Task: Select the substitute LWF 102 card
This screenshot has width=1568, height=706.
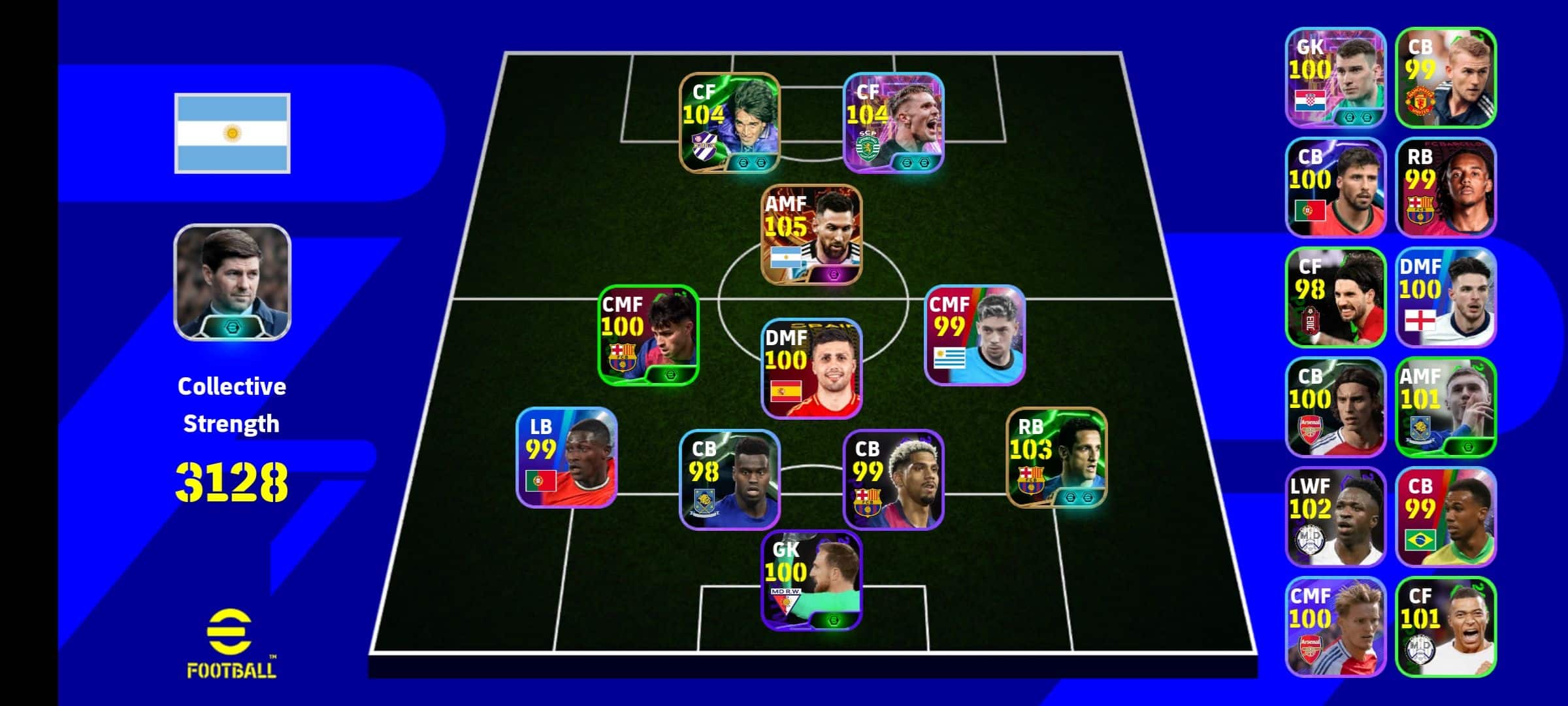Action: point(1335,516)
